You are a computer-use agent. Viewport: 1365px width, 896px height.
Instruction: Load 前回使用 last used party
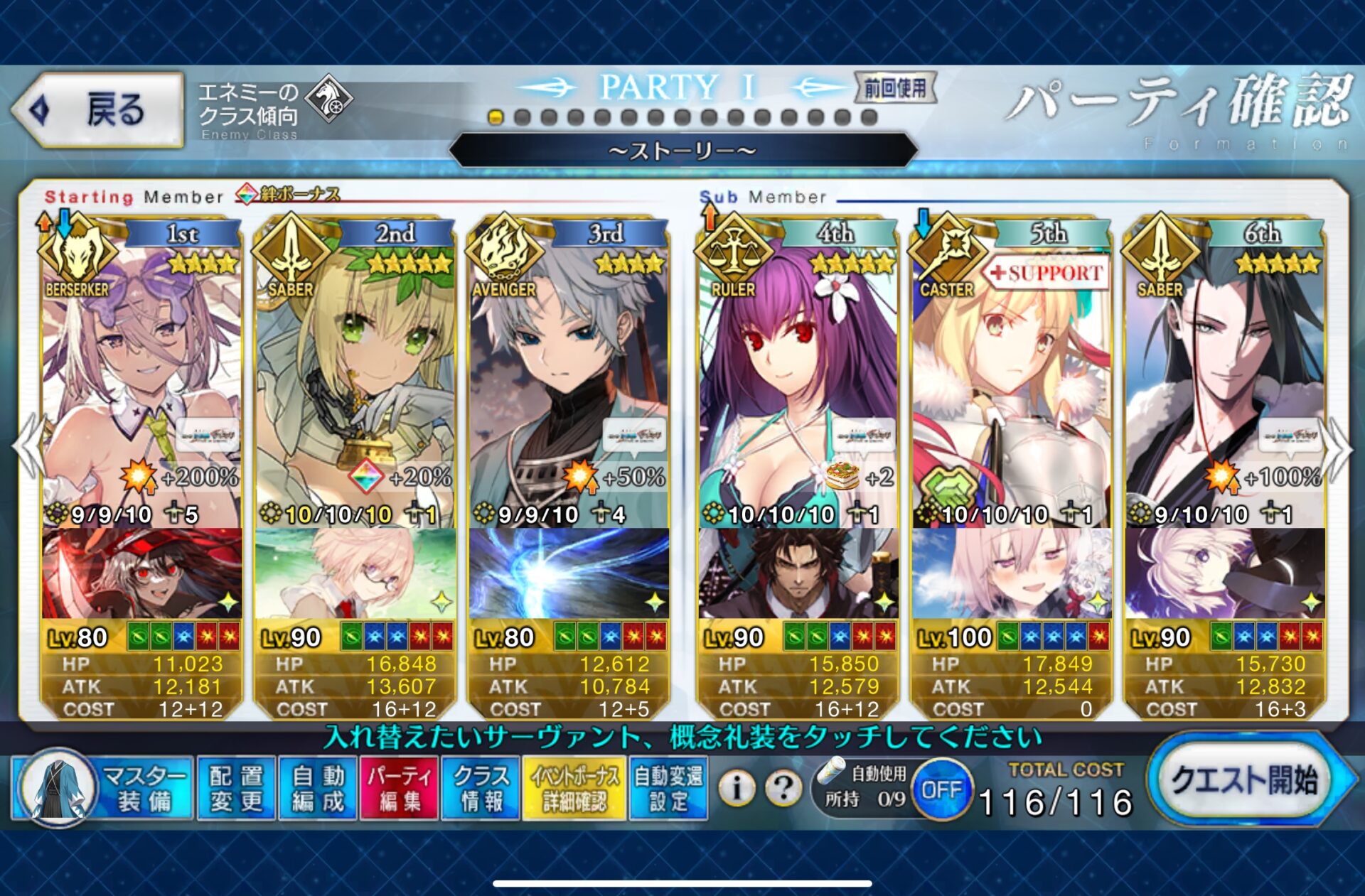[894, 89]
